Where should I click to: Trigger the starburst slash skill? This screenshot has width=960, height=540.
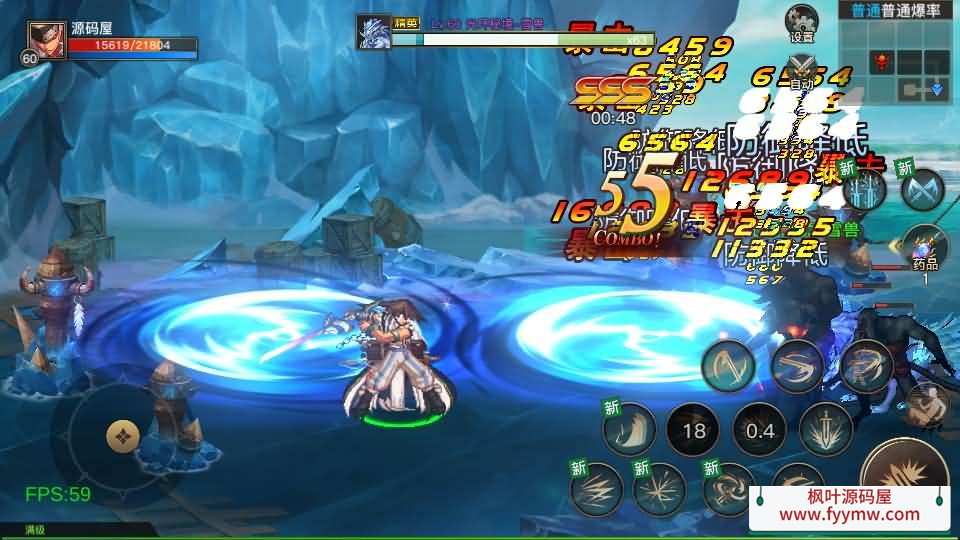coord(661,489)
